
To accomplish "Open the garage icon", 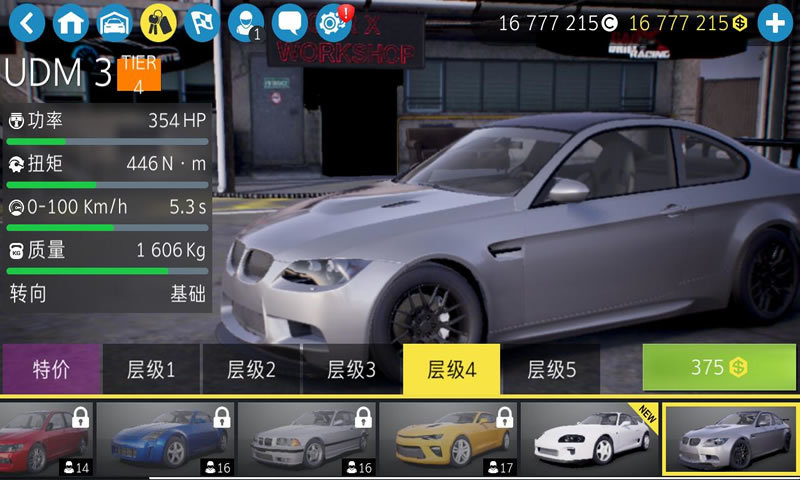I will [x=114, y=22].
